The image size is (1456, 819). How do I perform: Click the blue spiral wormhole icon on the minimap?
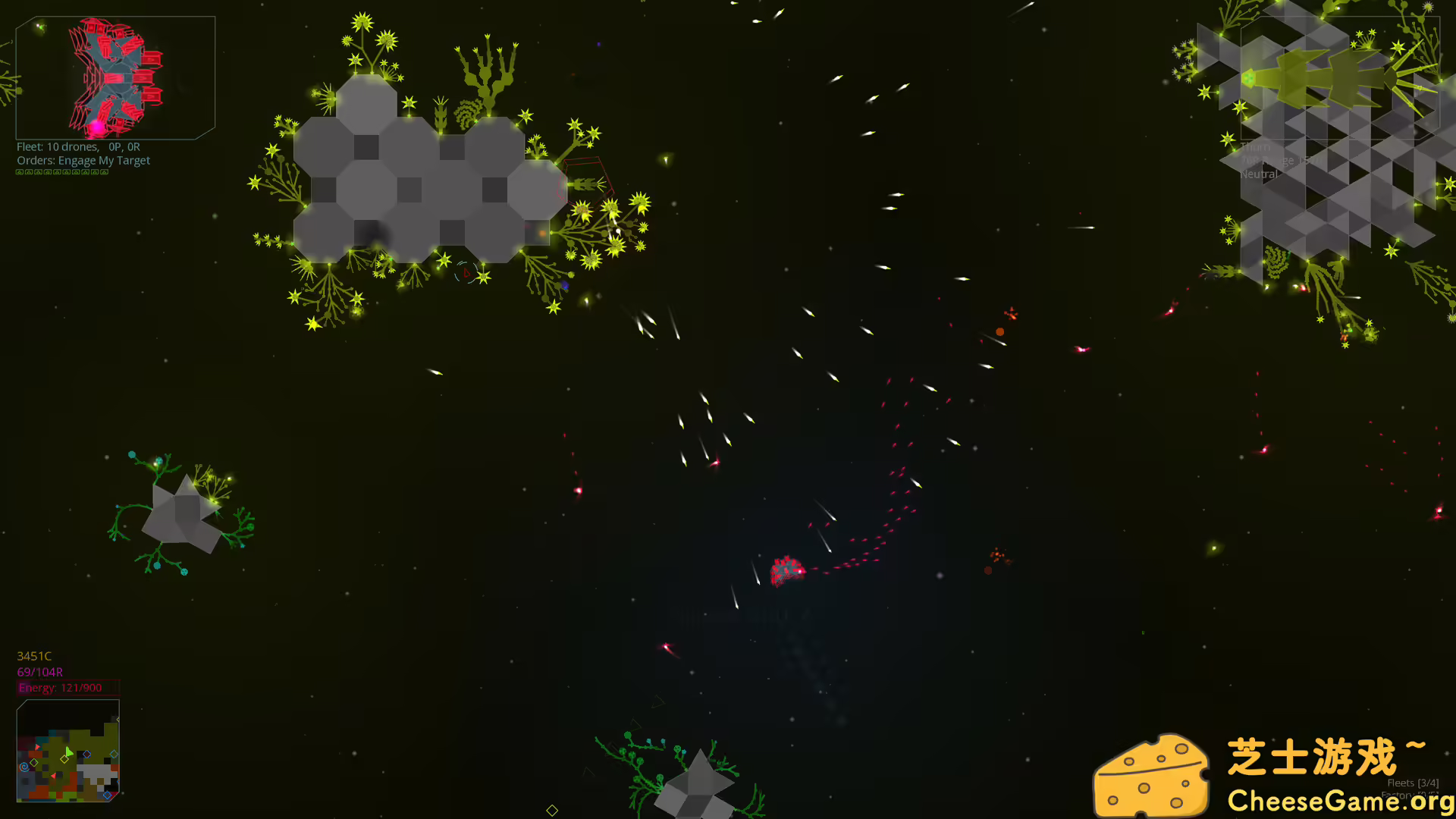click(24, 767)
